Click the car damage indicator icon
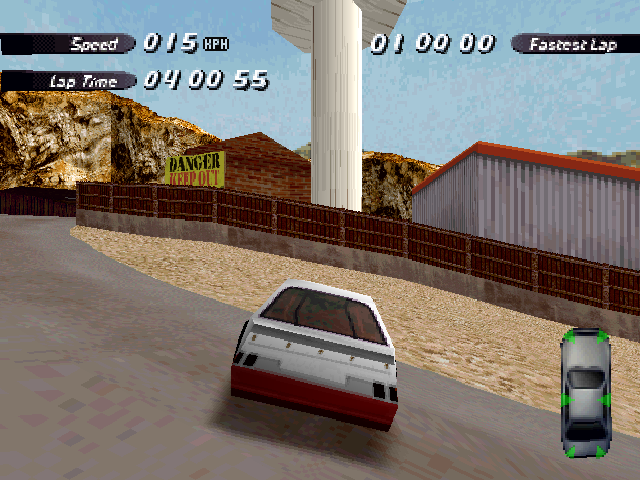Screen dimensions: 640x480 click(x=586, y=393)
